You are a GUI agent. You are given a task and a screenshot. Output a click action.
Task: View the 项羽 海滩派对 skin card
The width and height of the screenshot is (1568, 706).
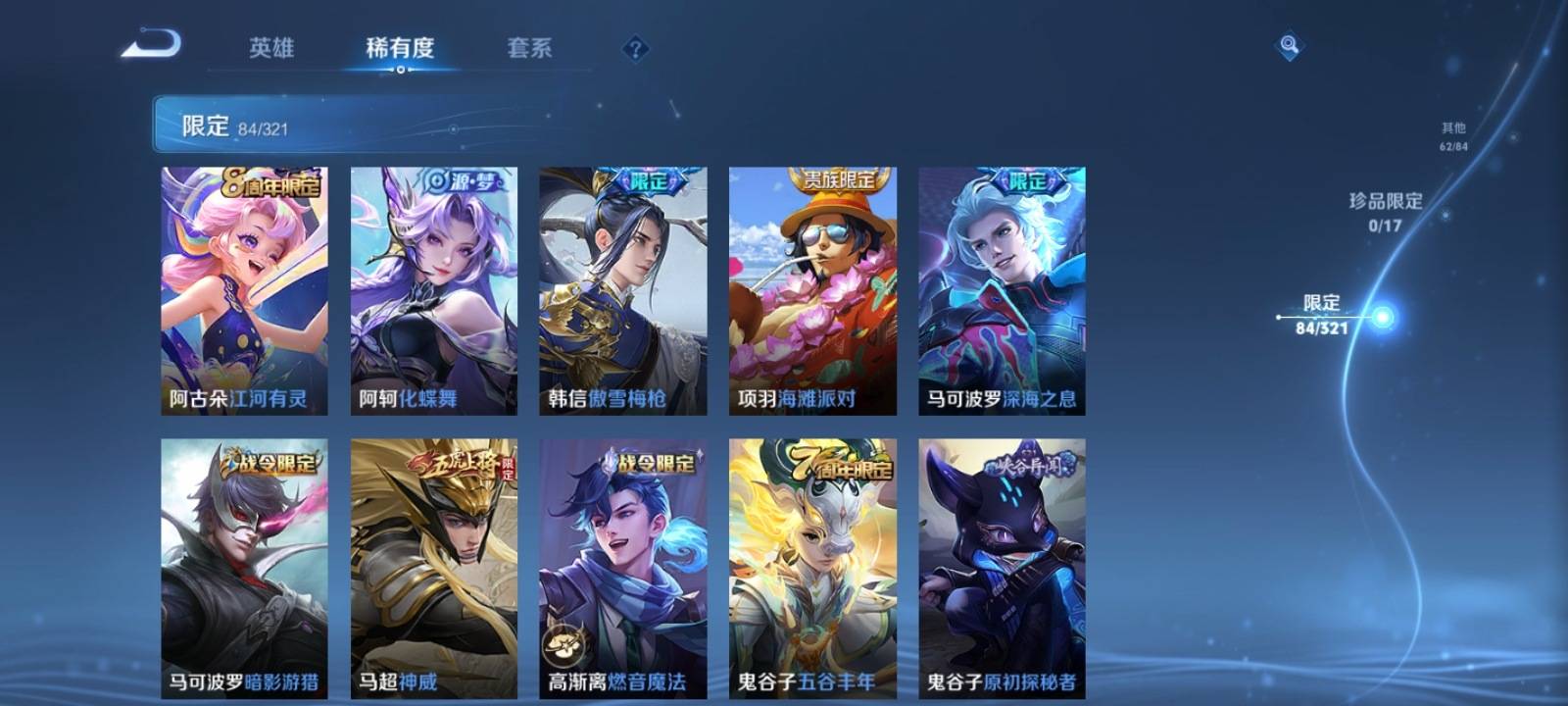(x=812, y=290)
